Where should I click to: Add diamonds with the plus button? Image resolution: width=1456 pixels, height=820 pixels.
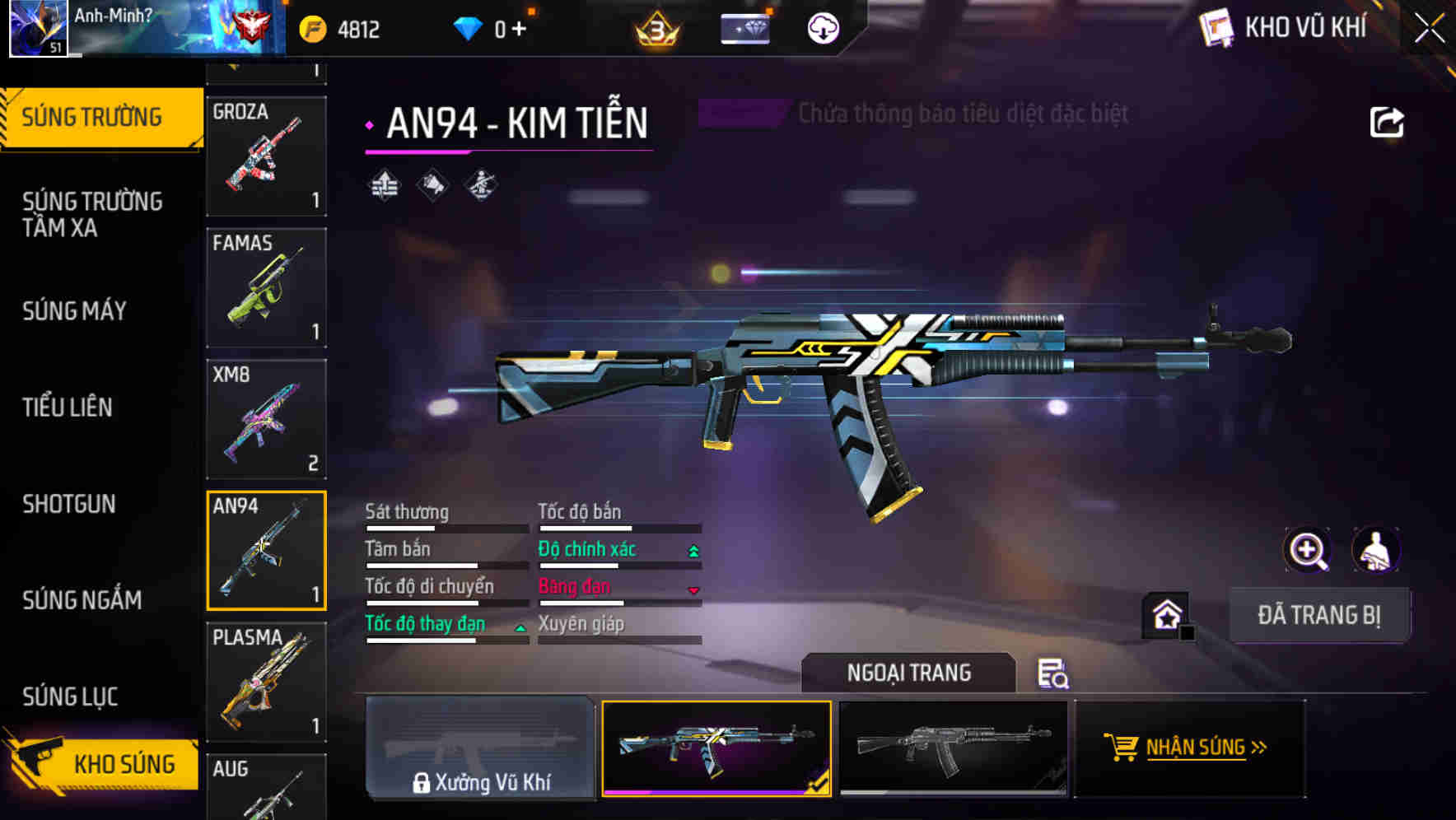click(519, 30)
